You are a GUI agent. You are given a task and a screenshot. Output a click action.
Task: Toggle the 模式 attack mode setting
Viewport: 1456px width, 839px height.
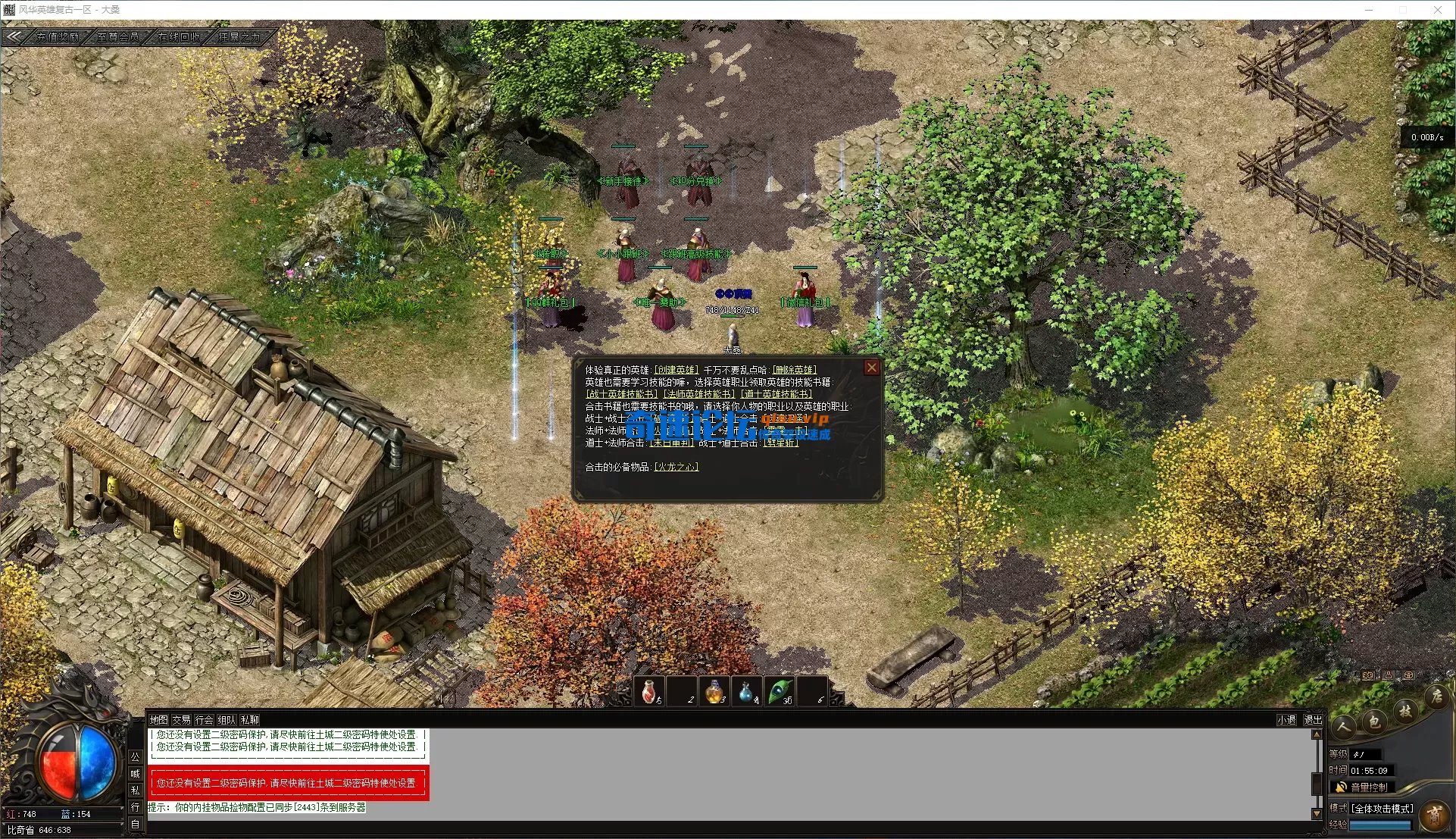(x=1383, y=808)
